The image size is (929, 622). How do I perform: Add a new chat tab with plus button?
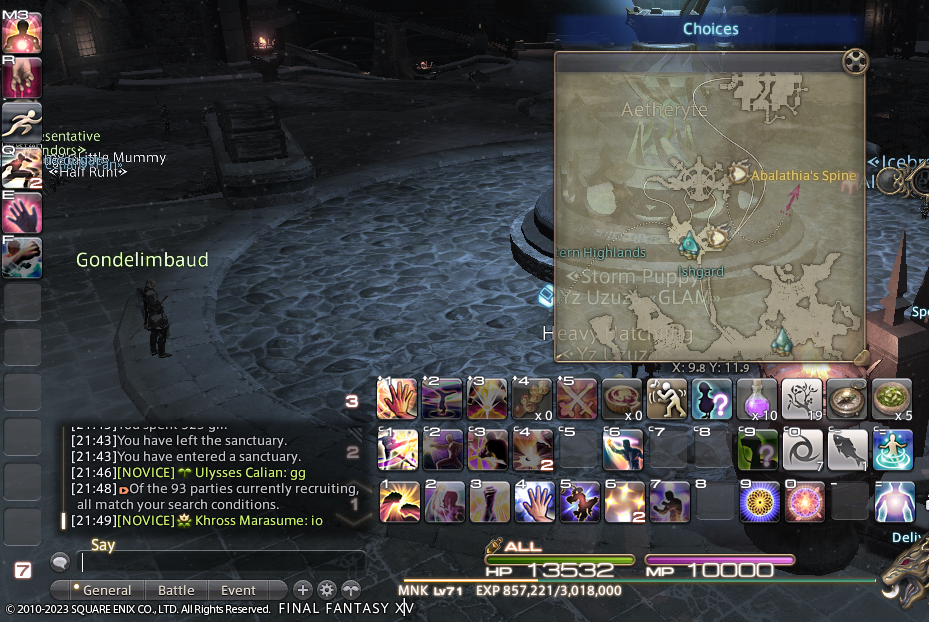pyautogui.click(x=303, y=590)
